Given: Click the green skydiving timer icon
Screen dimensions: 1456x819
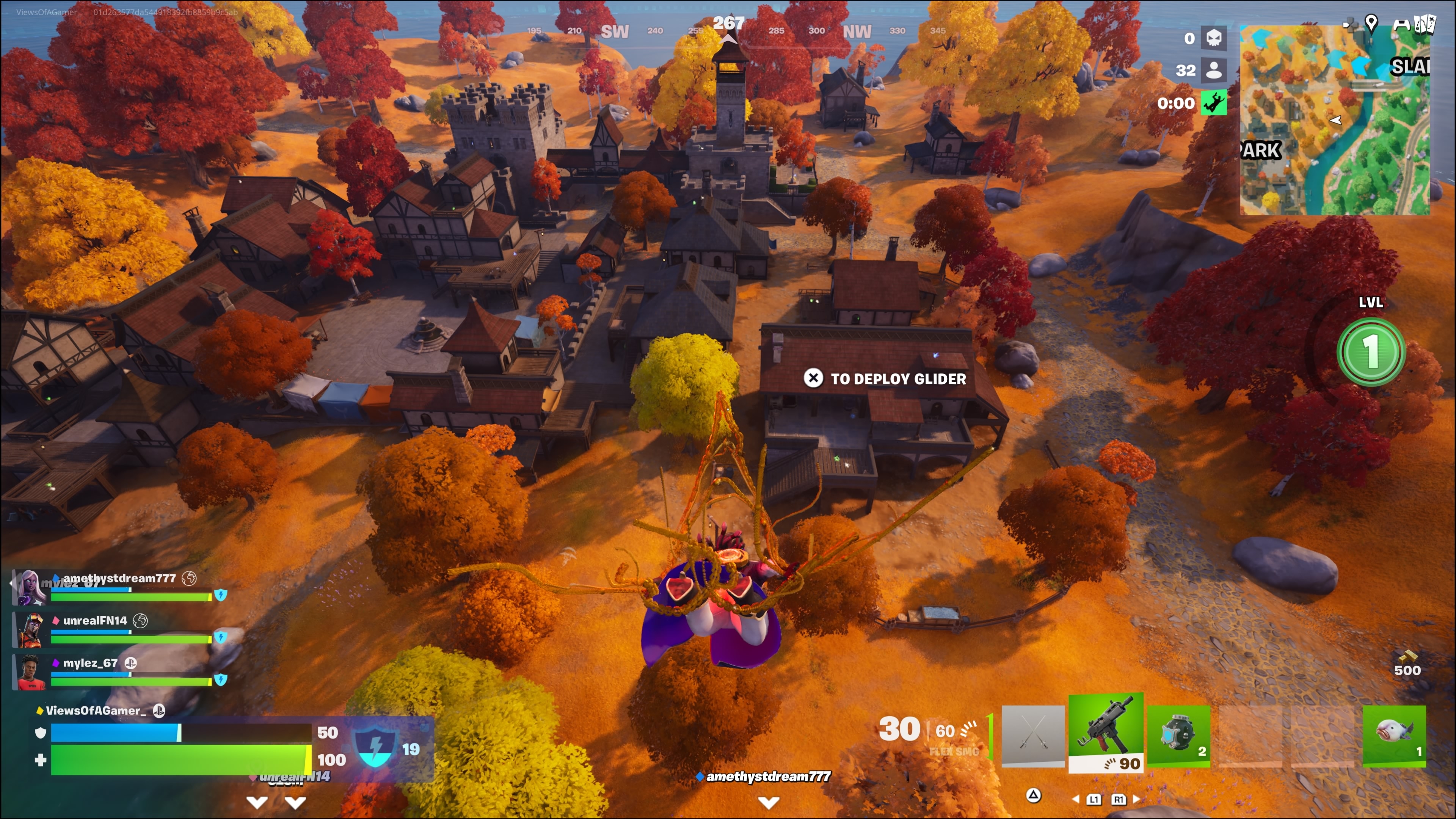Looking at the screenshot, I should pyautogui.click(x=1213, y=103).
